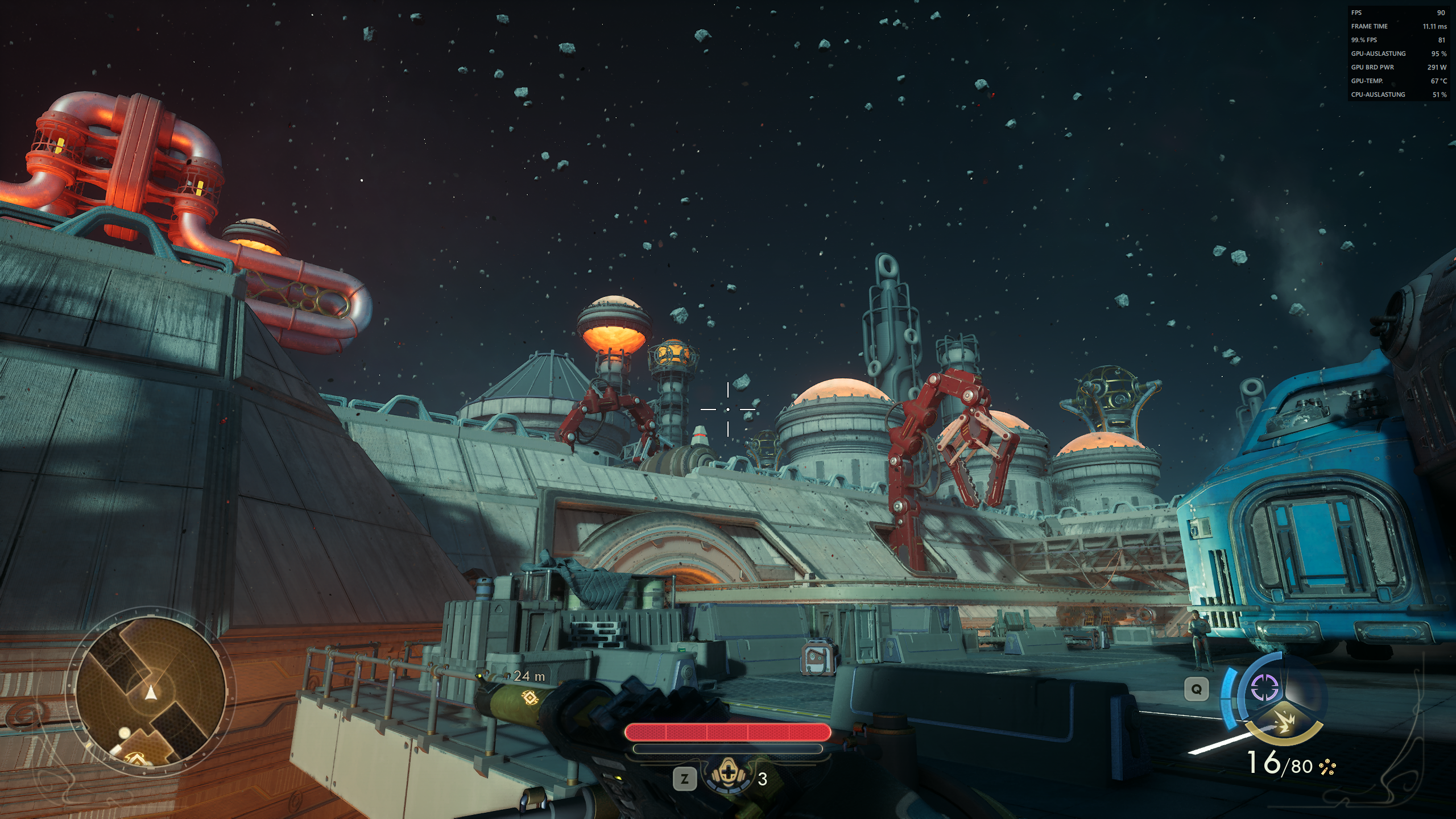Click the 16/80 ammo counter
This screenshot has height=819, width=1456.
(x=1280, y=764)
